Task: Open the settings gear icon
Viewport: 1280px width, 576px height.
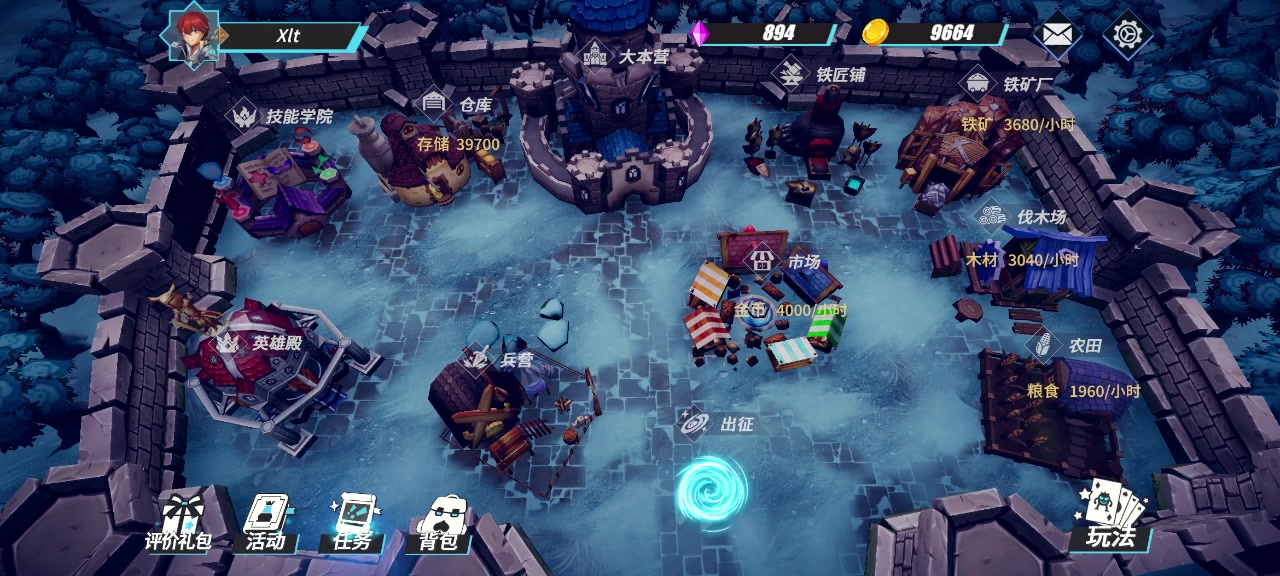Action: pyautogui.click(x=1127, y=34)
